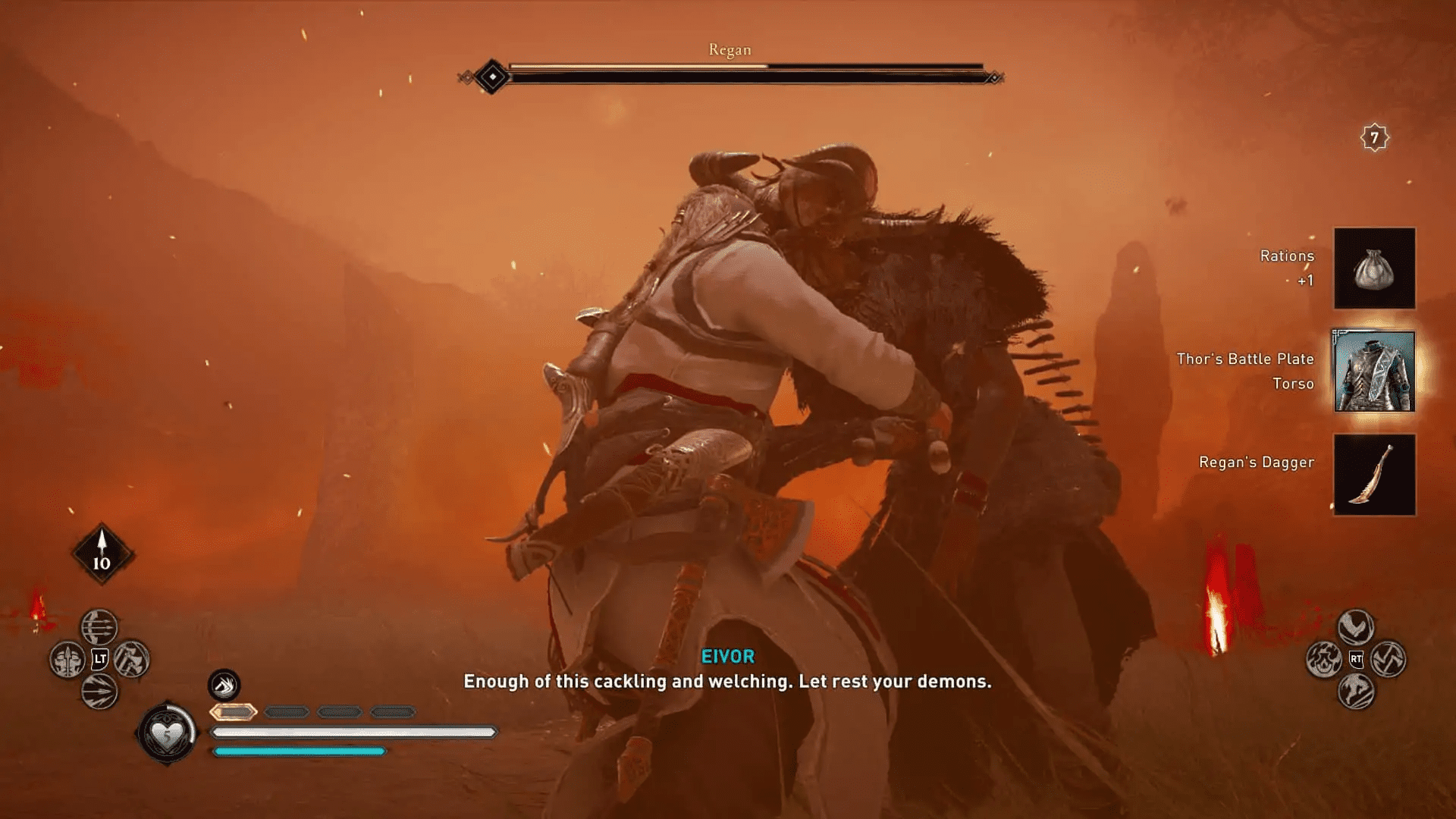Viewport: 1456px width, 819px height.
Task: Click the heart icon showing 5 rations
Action: click(x=168, y=732)
